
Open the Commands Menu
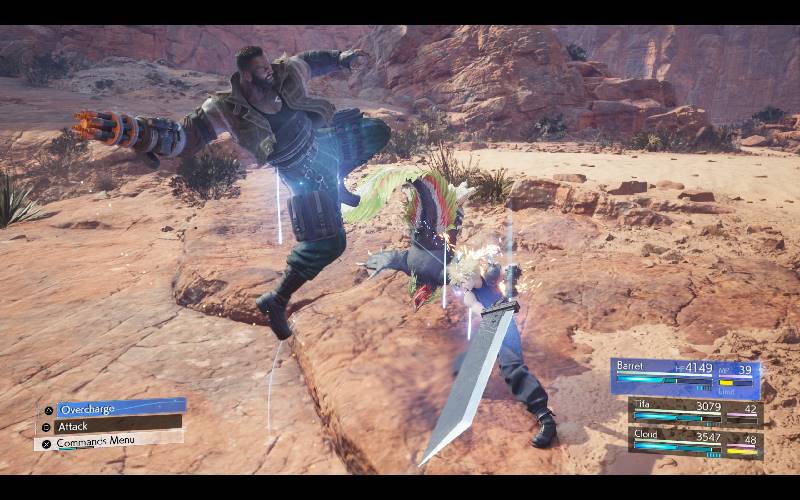pos(108,442)
